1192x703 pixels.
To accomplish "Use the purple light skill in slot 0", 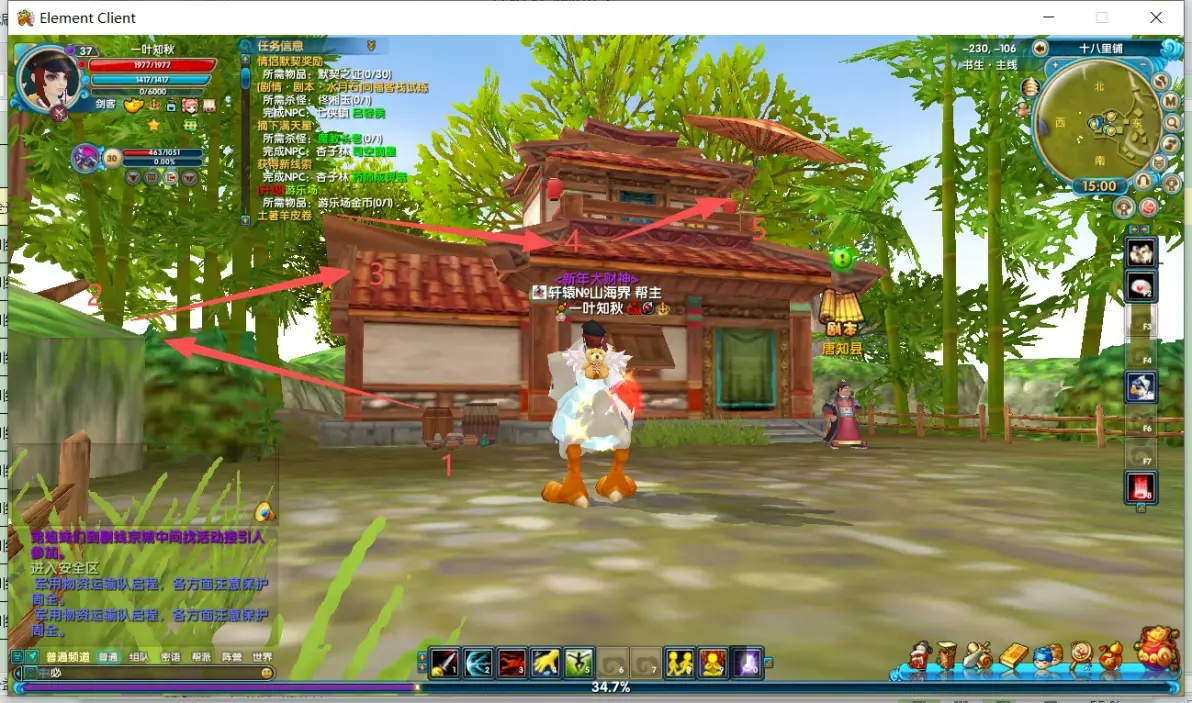I will coord(747,662).
